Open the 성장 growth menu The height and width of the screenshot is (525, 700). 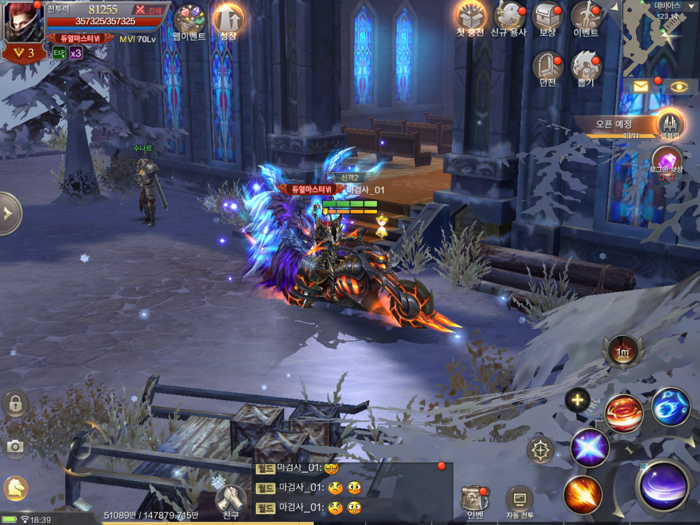229,20
